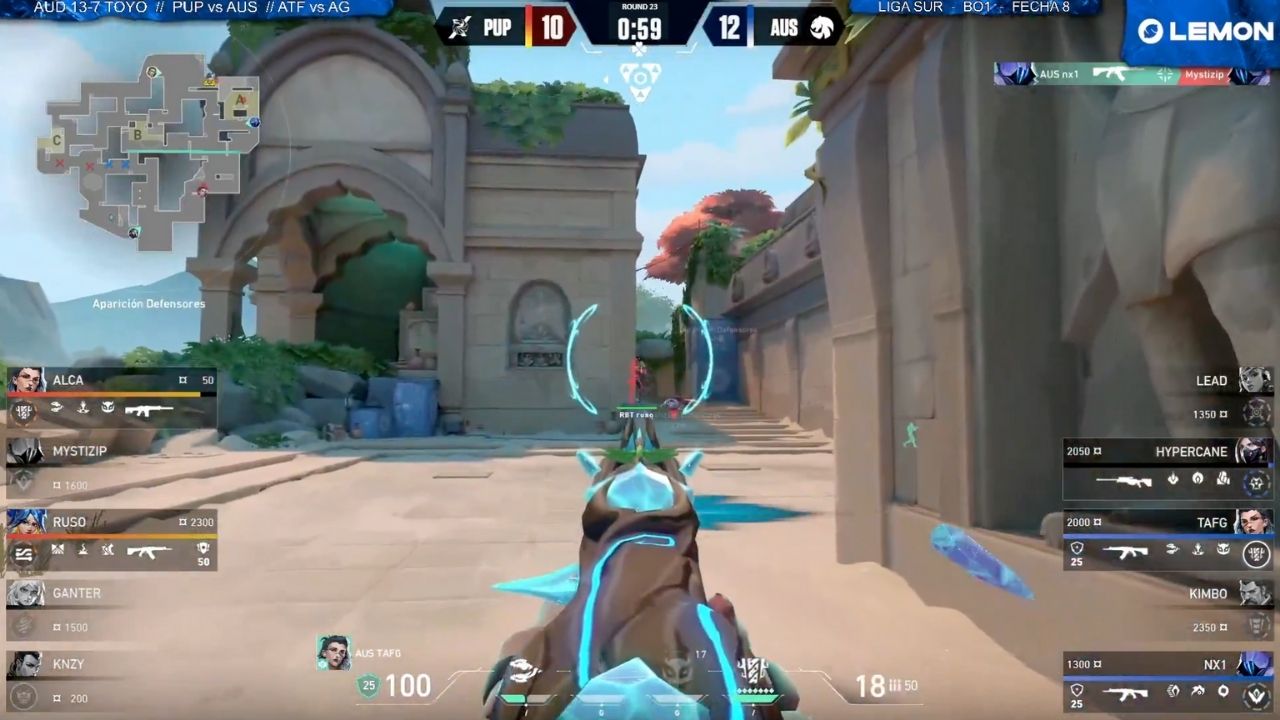The width and height of the screenshot is (1280, 720).
Task: Click NX1's rifle weapon icon
Action: 1125,692
